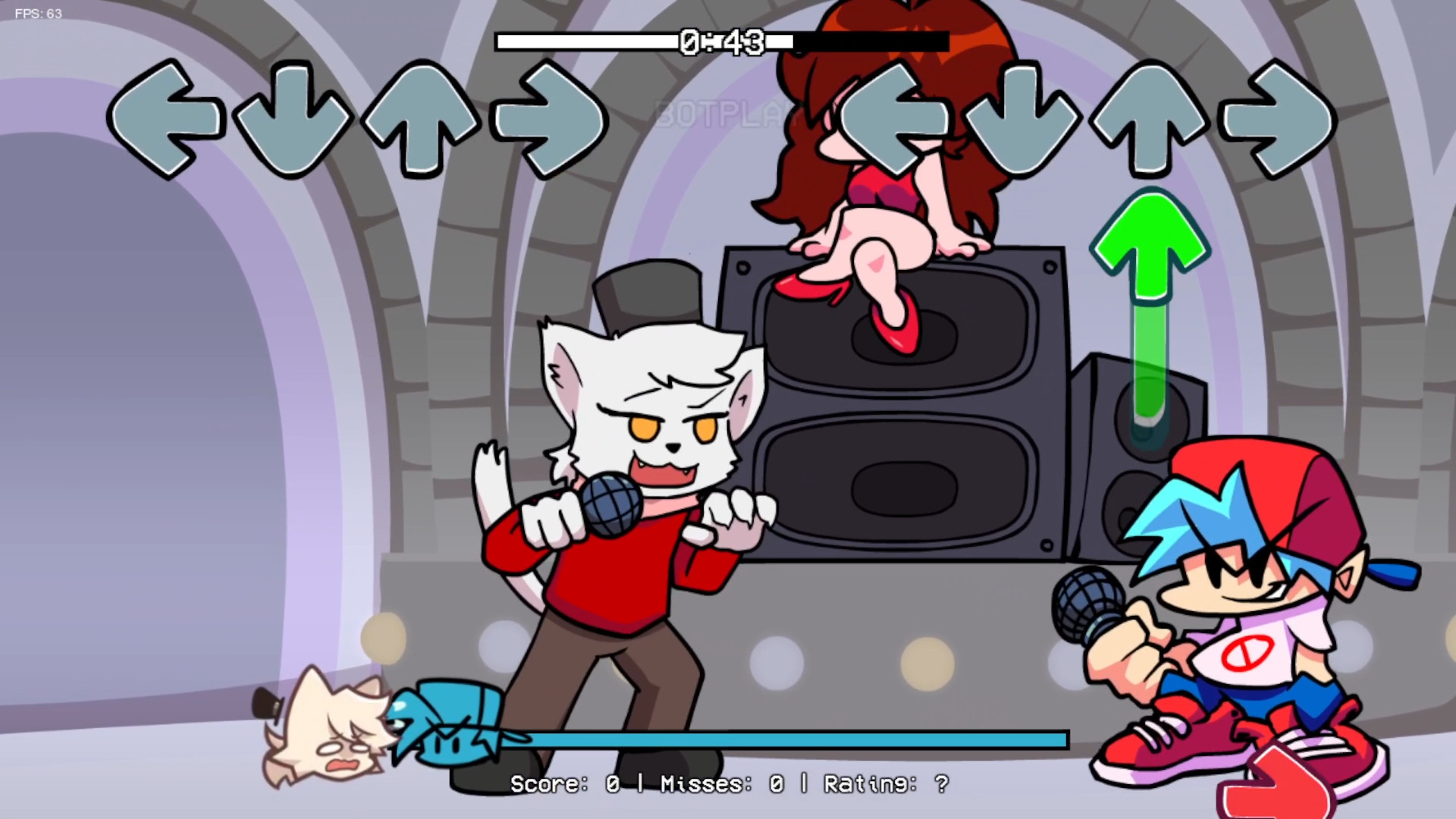Select the player's right arrow receptor
Viewport: 1456px width, 819px height.
point(1276,121)
